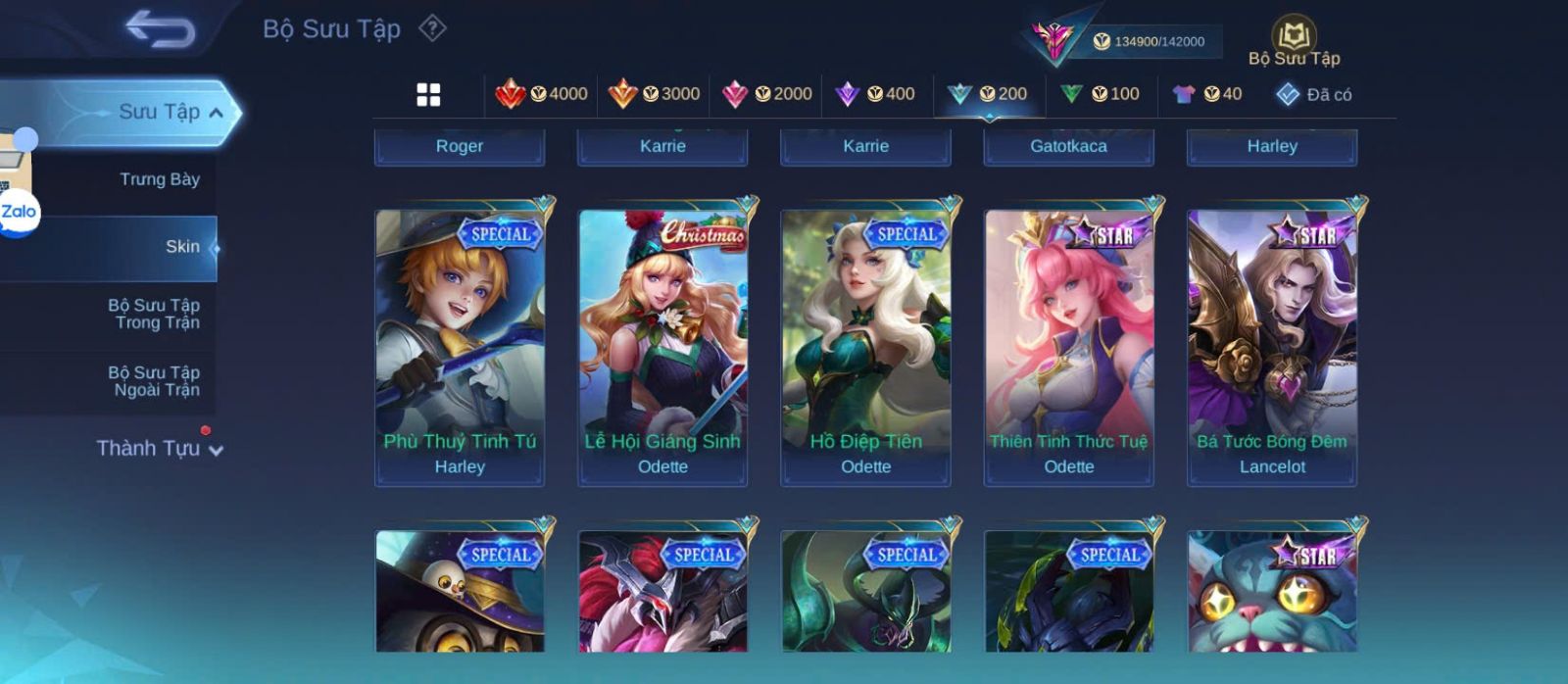1568x684 pixels.
Task: Choose the 100 point tier tab
Action: click(x=1101, y=94)
